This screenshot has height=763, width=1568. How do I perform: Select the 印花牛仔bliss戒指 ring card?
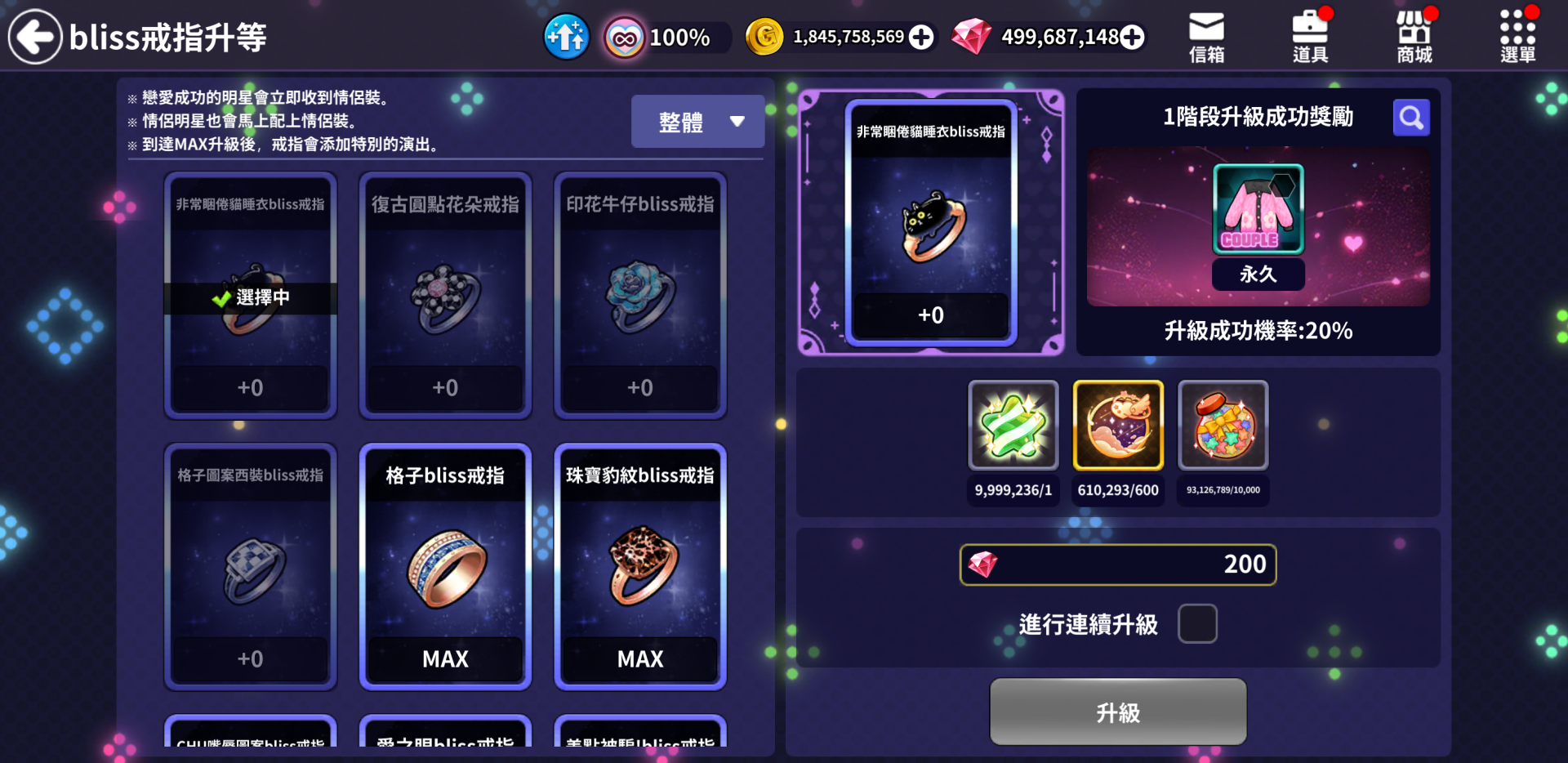click(x=640, y=296)
